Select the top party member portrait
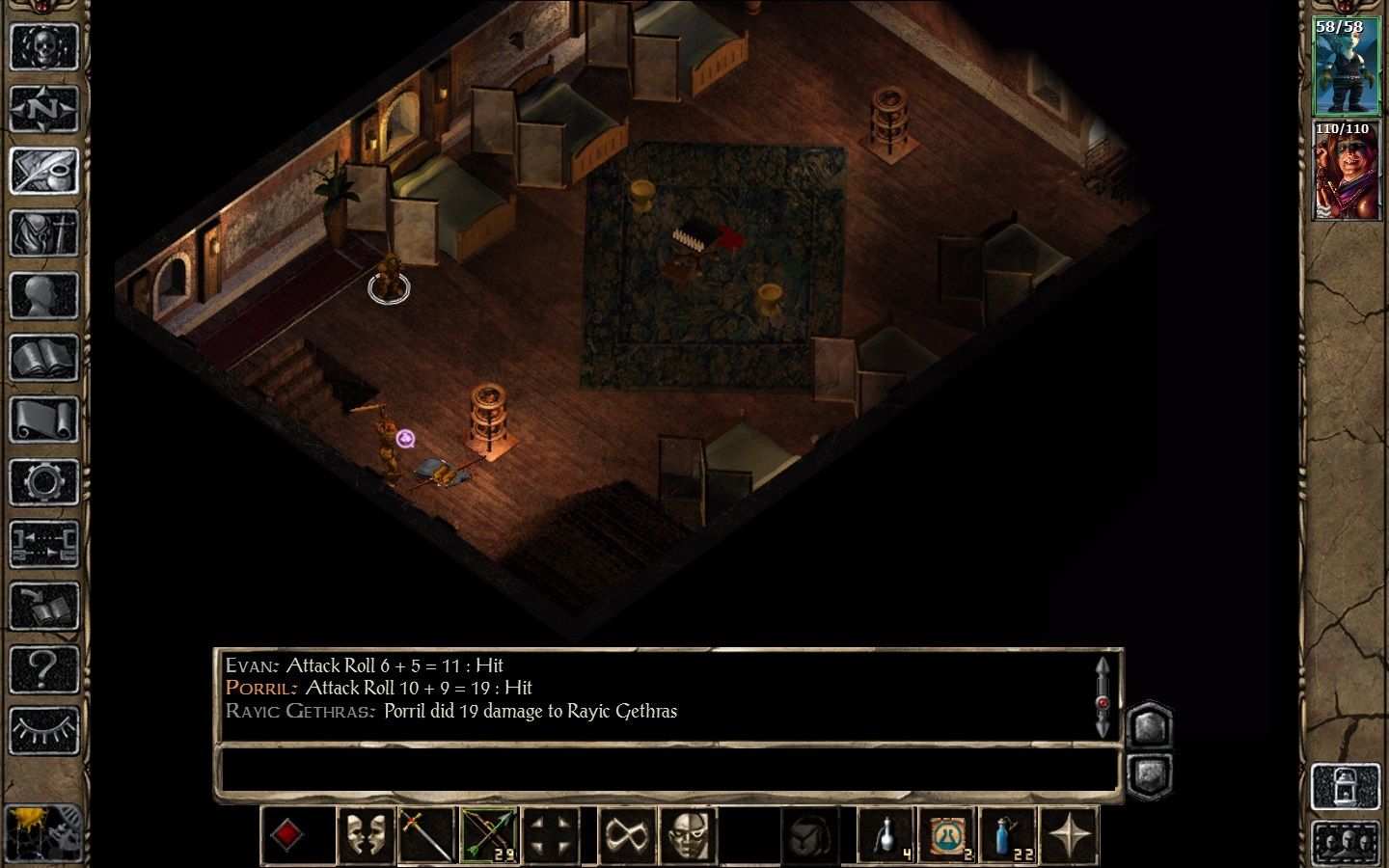This screenshot has height=868, width=1389. (1346, 67)
